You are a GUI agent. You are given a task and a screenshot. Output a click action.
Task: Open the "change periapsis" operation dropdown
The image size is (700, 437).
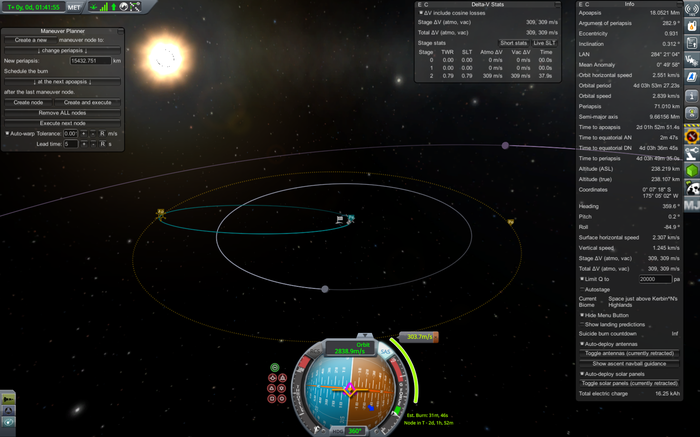tap(64, 50)
